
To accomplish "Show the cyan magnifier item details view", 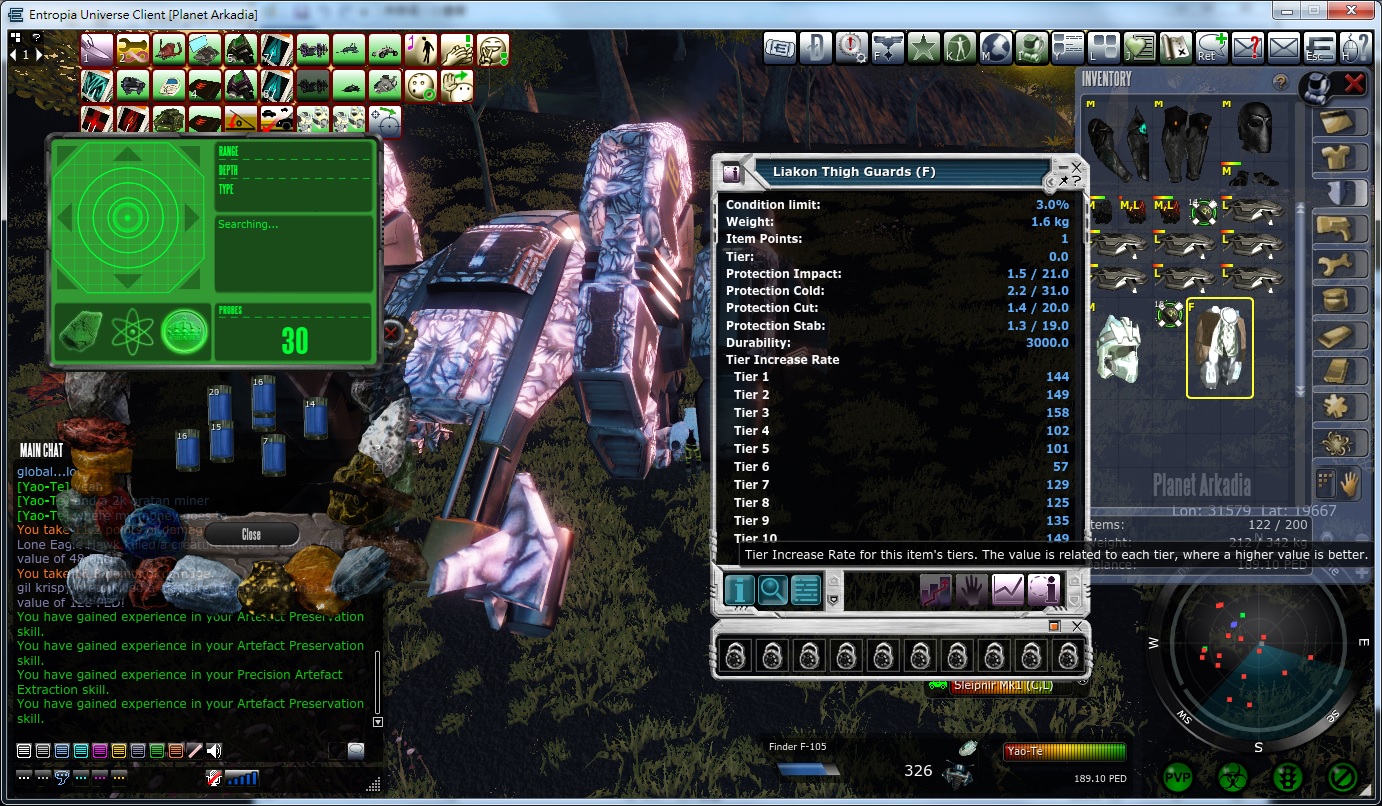I will click(x=772, y=591).
